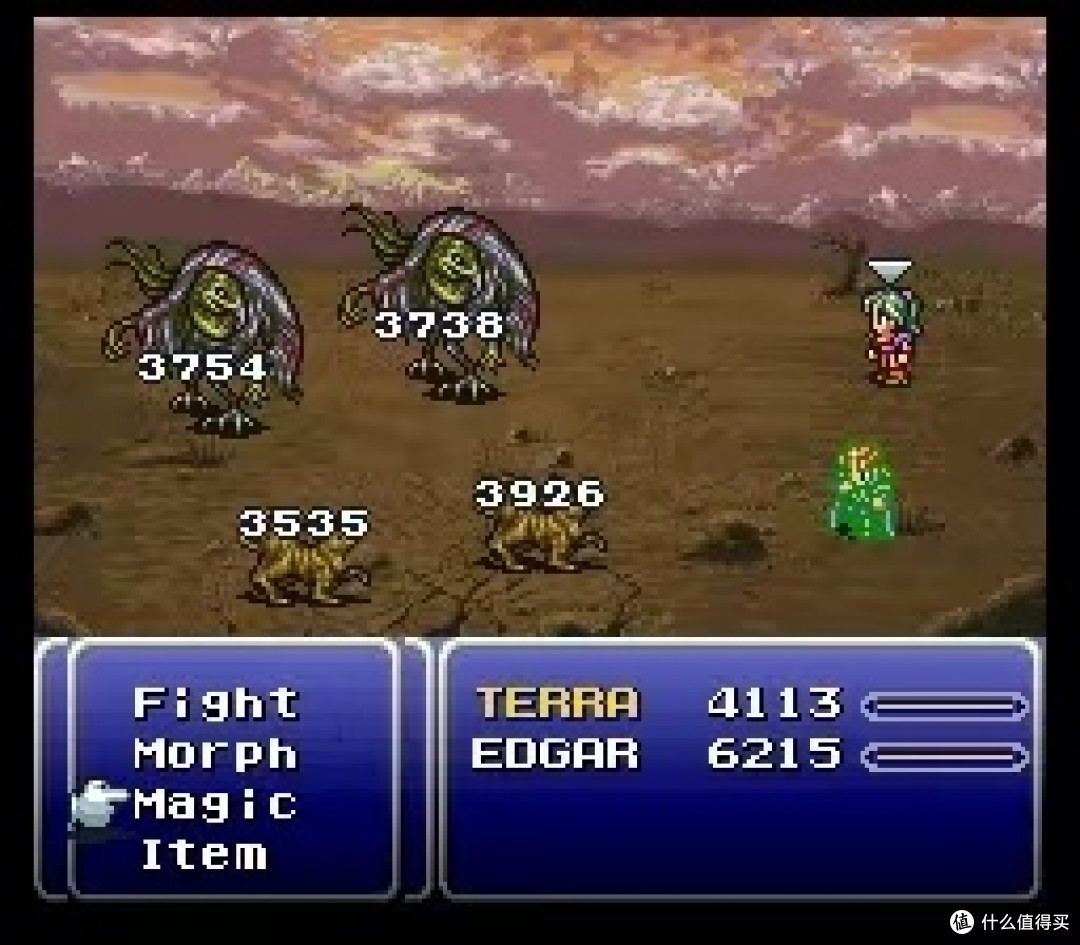Pick EDGAR's row in the party panel
The image size is (1080, 945).
point(556,753)
